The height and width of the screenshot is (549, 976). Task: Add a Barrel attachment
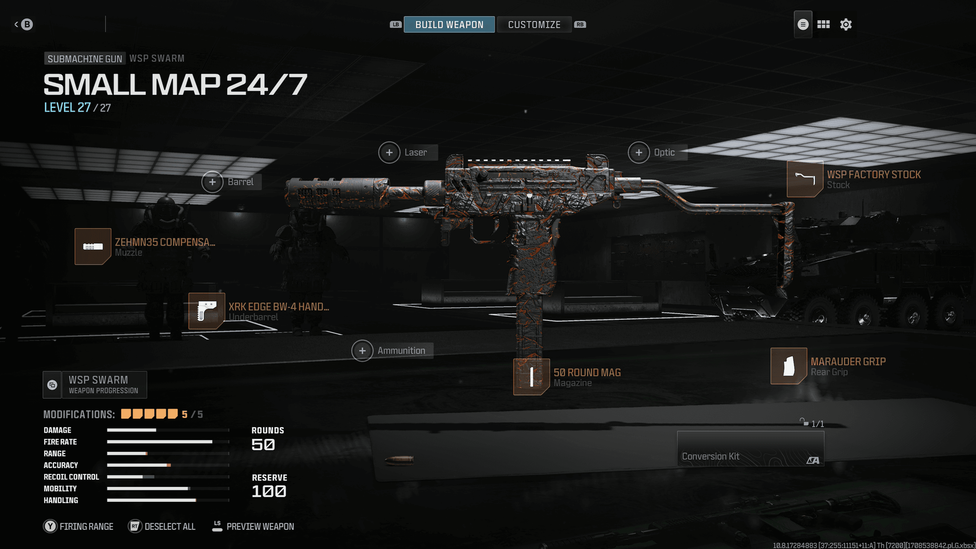[x=213, y=181]
